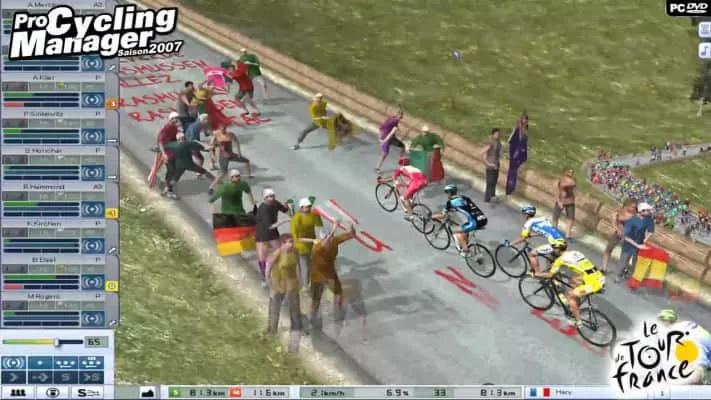The width and height of the screenshot is (711, 400).
Task: Open the team riders group icon tab
Action: (x=17, y=392)
